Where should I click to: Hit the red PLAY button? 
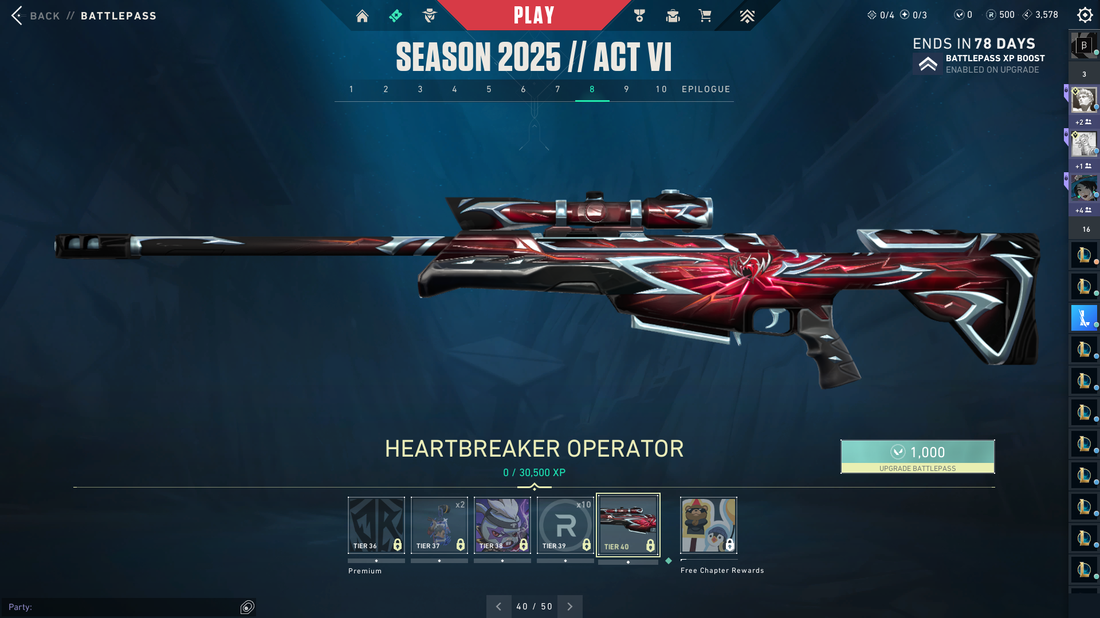[534, 15]
